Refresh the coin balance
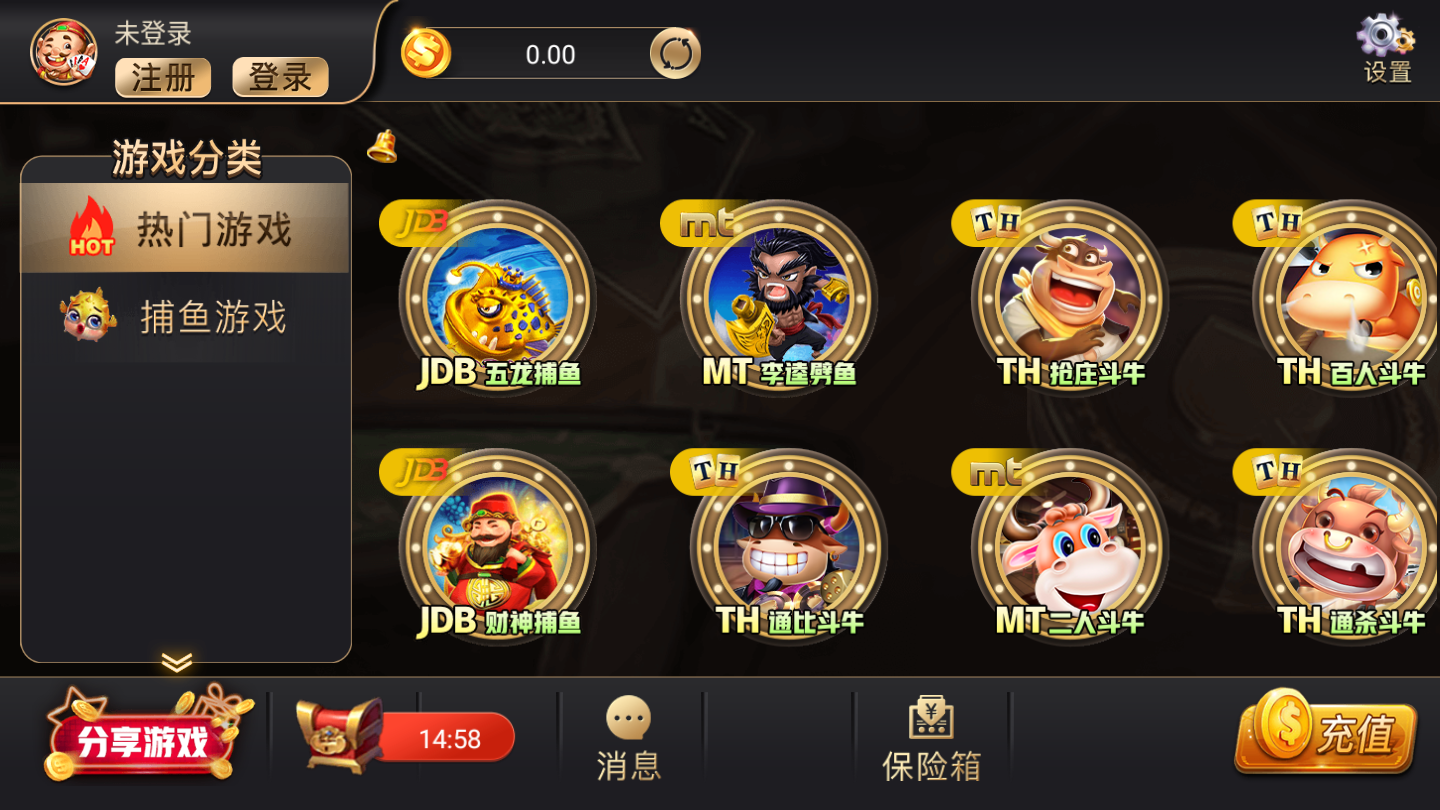This screenshot has width=1440, height=810. (675, 52)
